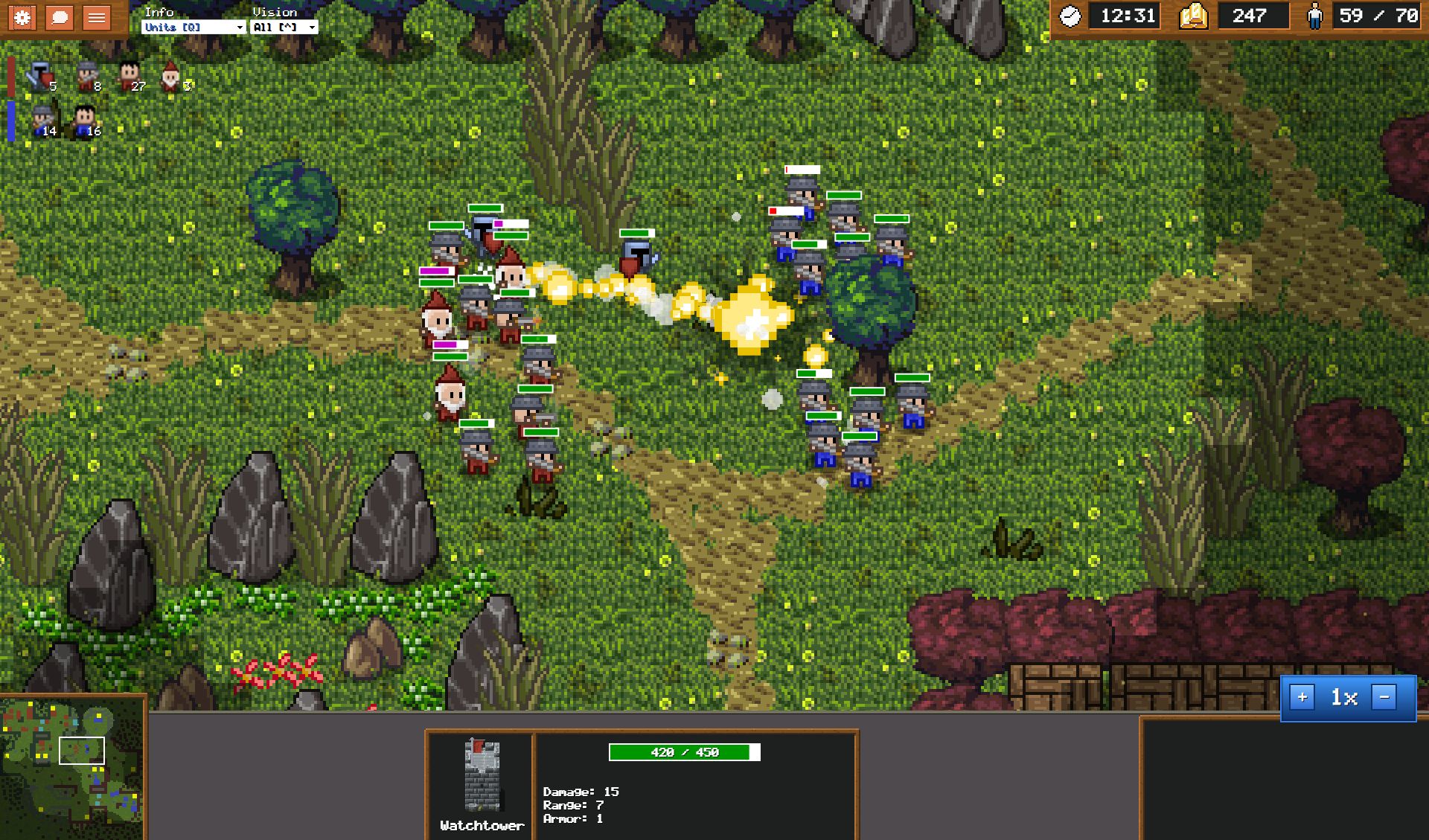Click the clock icon beside 12:31
The width and height of the screenshot is (1429, 840).
point(1069,15)
